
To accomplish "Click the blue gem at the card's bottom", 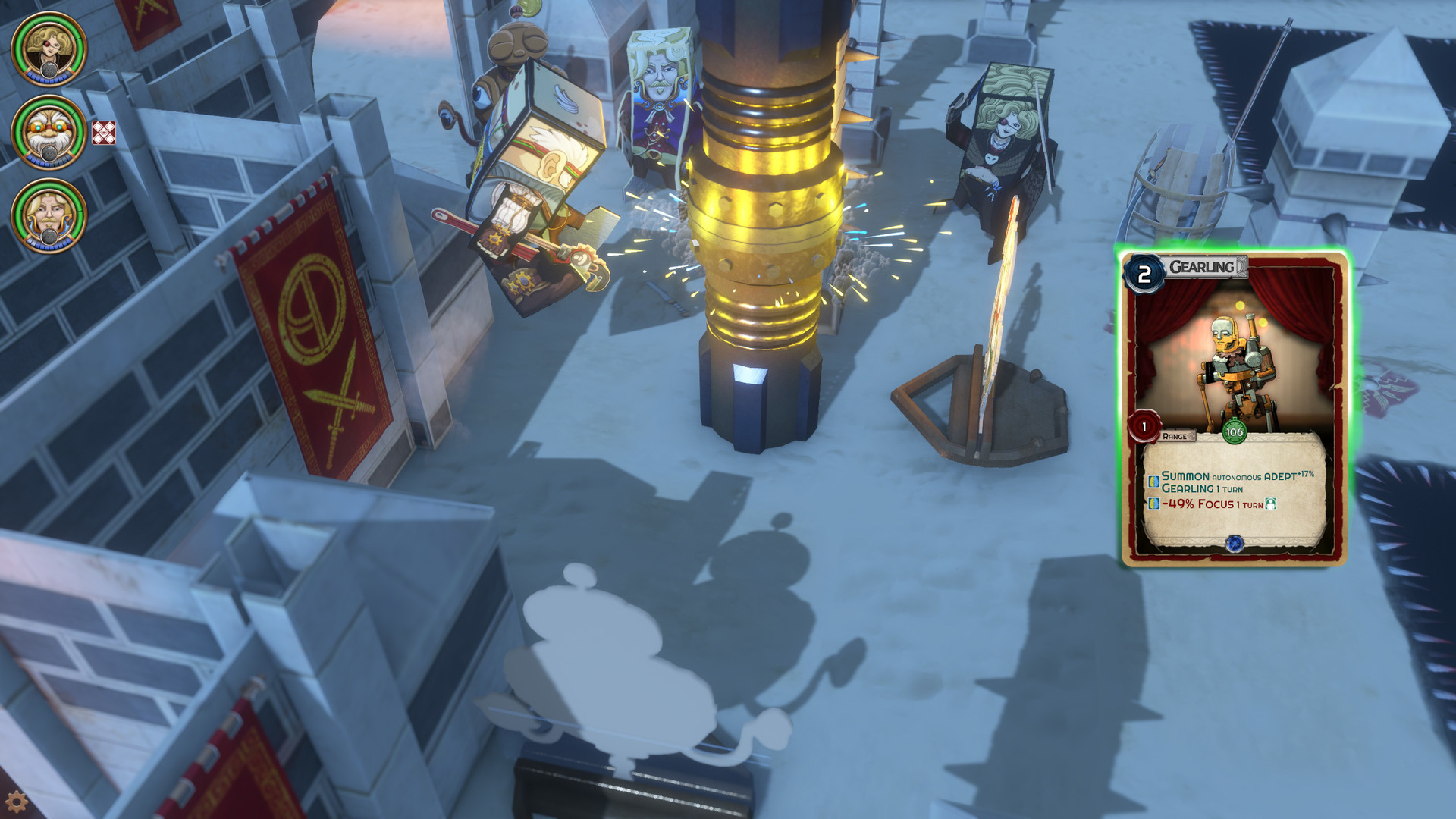I will point(1235,543).
